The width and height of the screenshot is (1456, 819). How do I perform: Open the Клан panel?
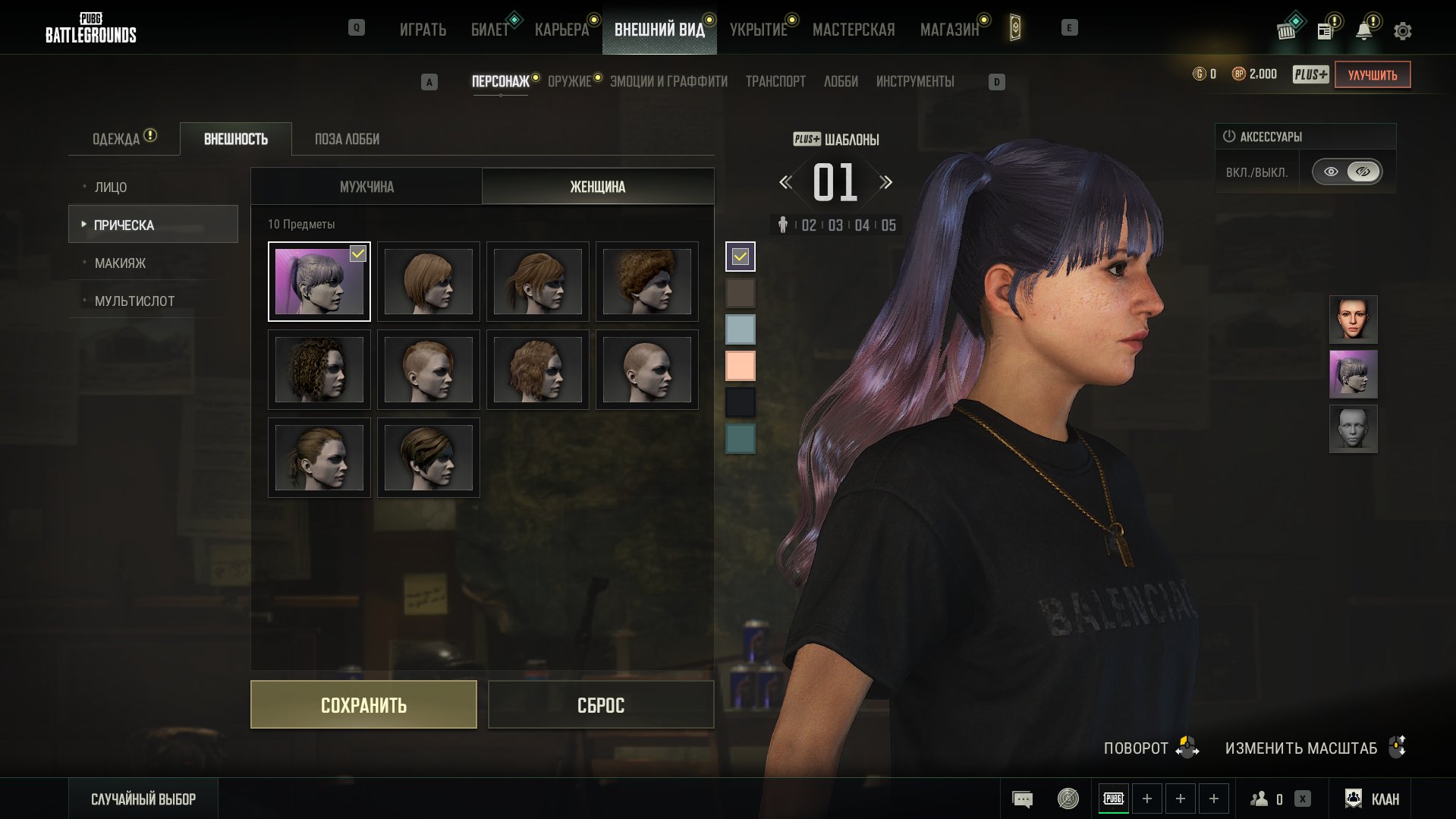(x=1373, y=799)
